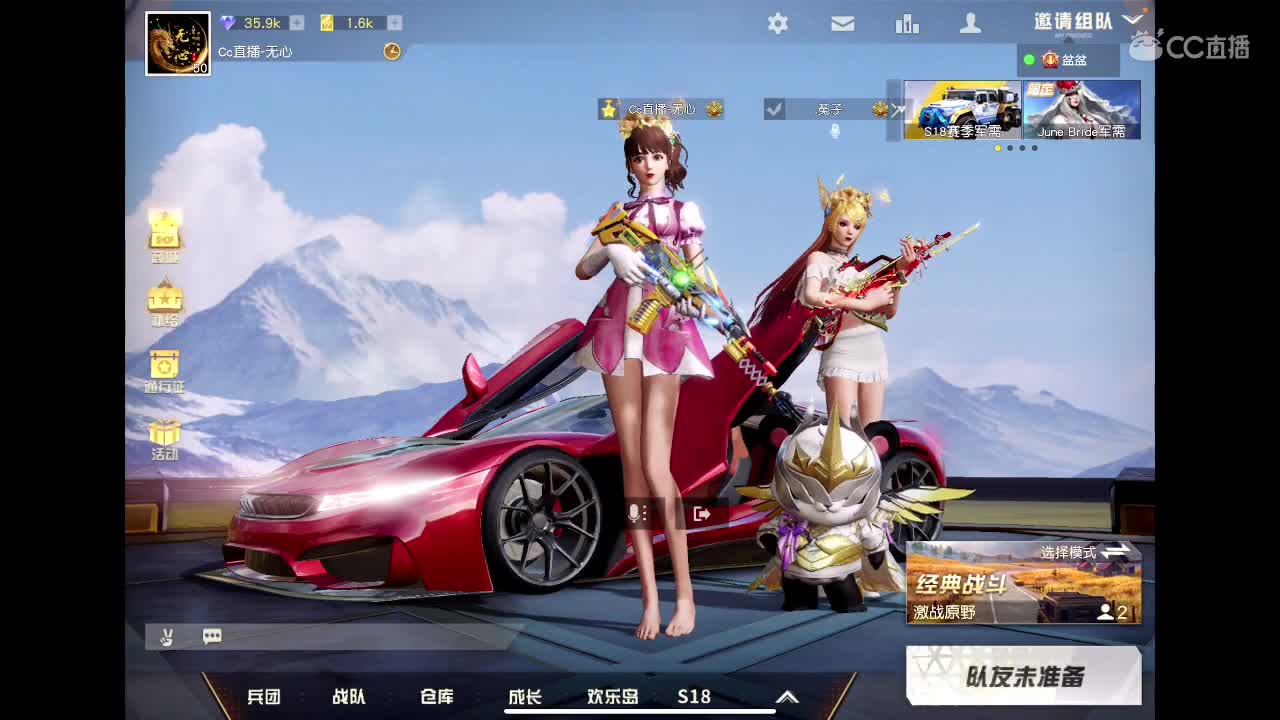The width and height of the screenshot is (1280, 720).
Task: Select the second banner pagination dot
Action: coord(1010,148)
